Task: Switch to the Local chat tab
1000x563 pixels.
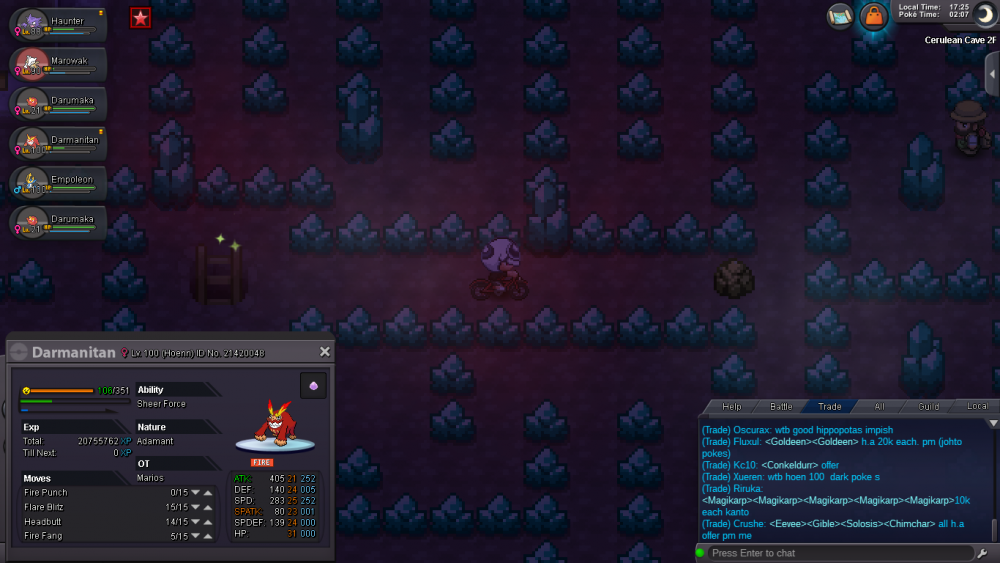Action: tap(977, 407)
